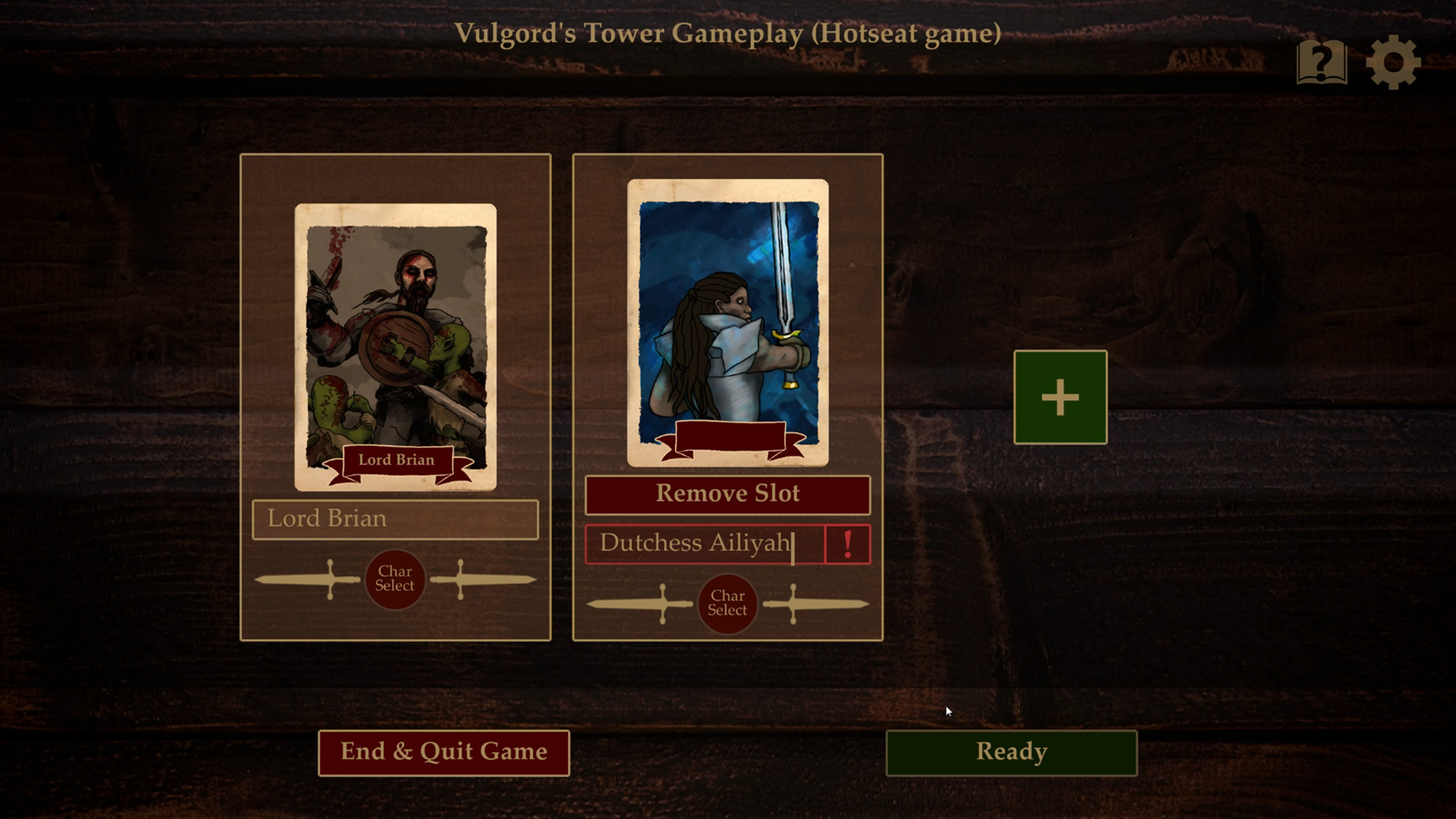Image resolution: width=1456 pixels, height=819 pixels.
Task: Add a new player slot with plus icon
Action: [1059, 397]
